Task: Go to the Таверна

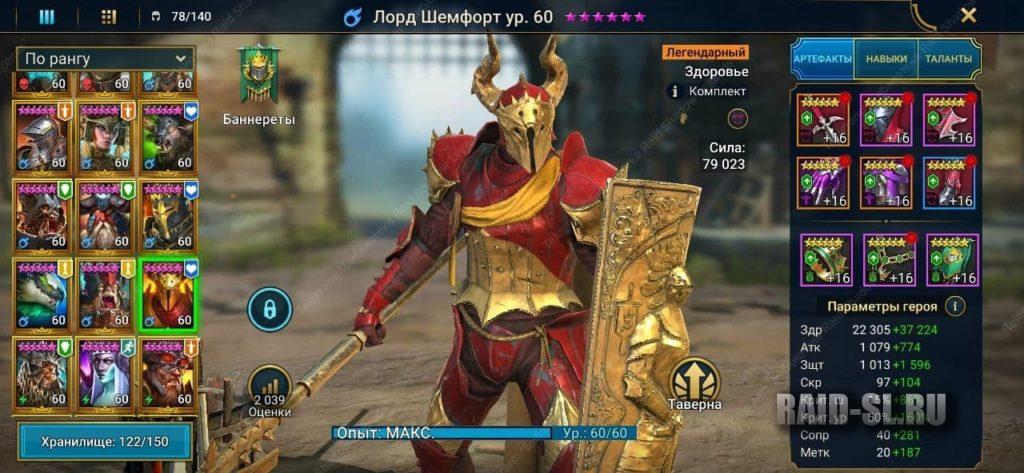Action: (696, 386)
